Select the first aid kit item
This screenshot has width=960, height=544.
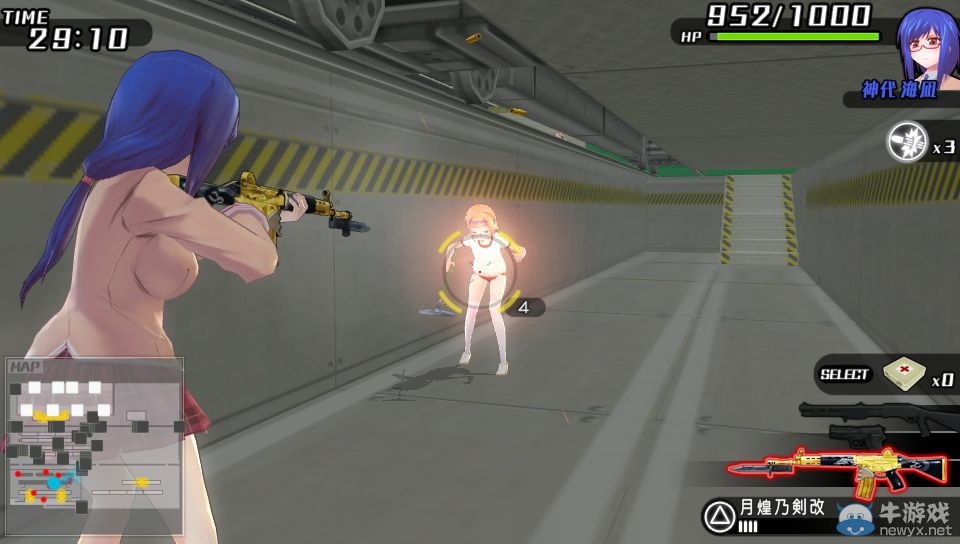click(x=901, y=375)
